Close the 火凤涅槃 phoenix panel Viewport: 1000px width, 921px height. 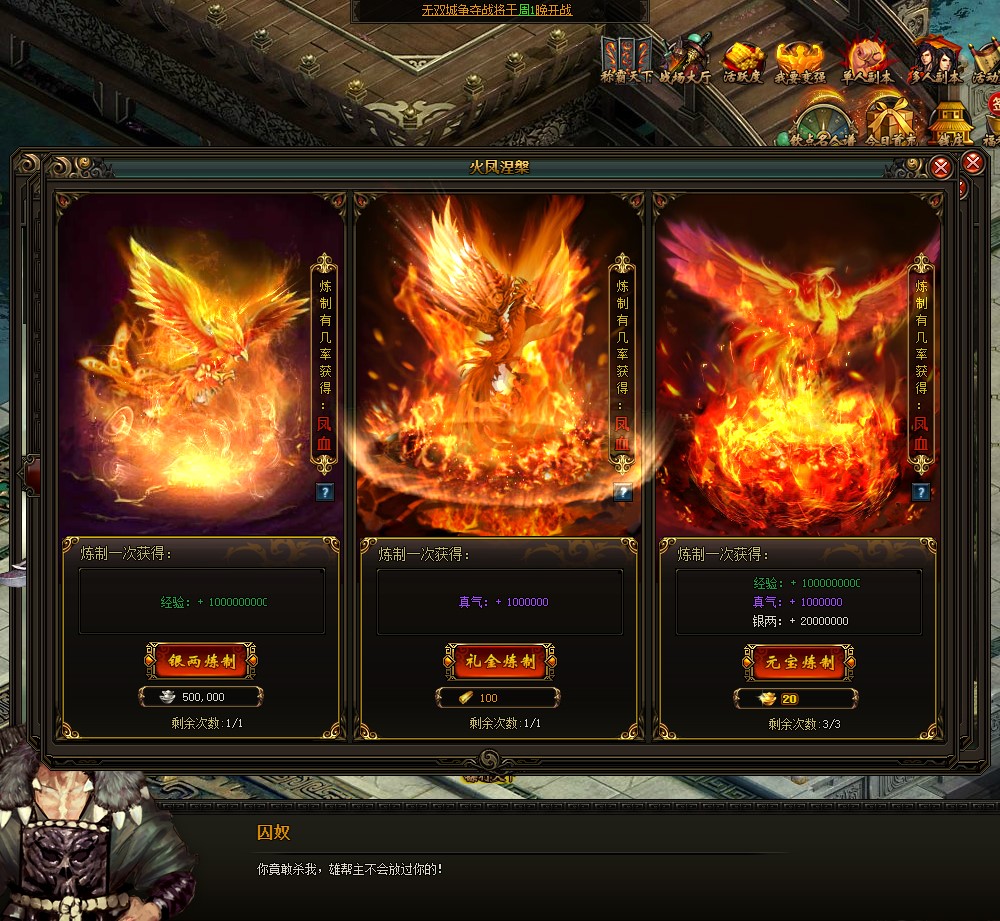coord(940,168)
